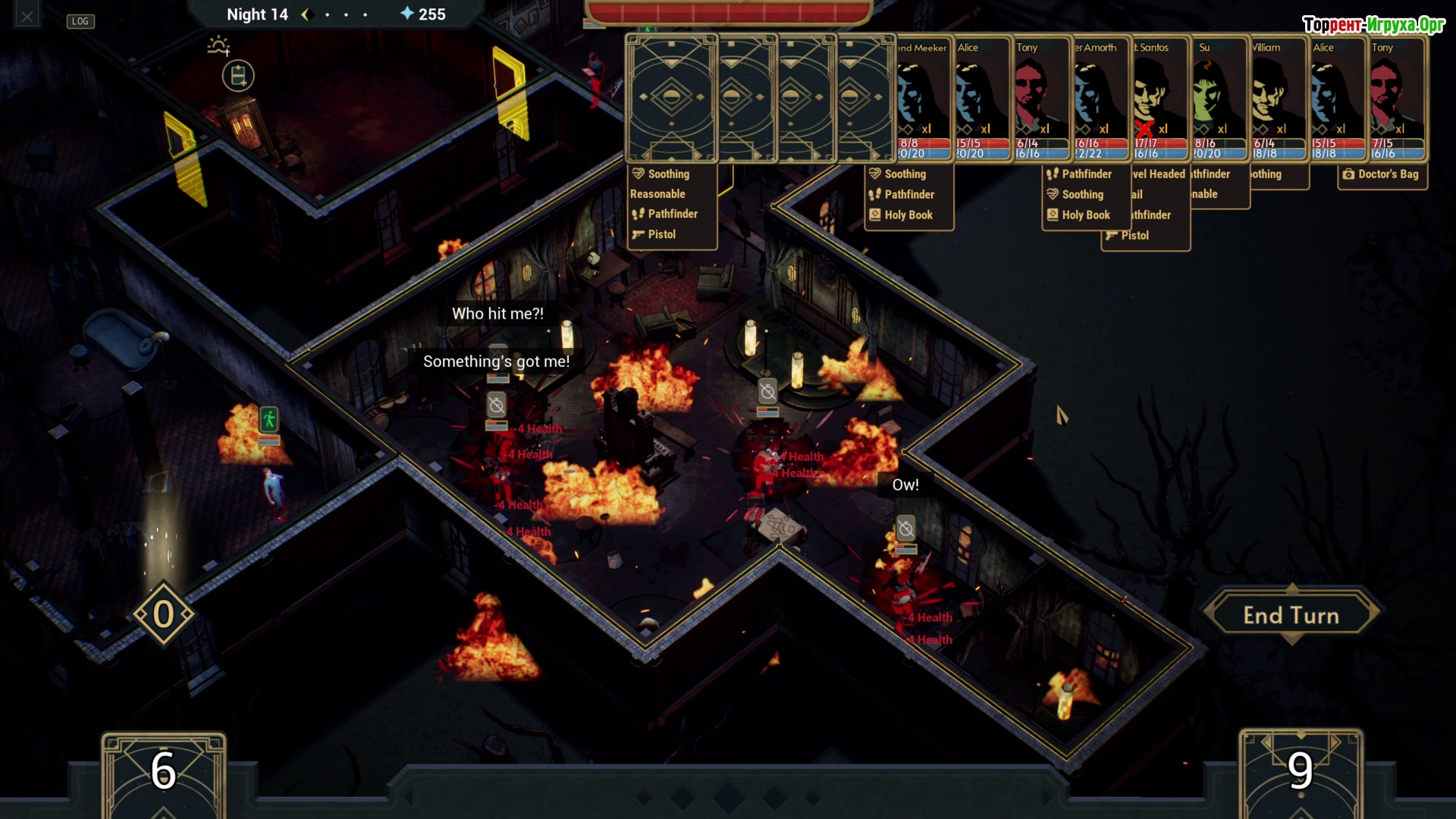The width and height of the screenshot is (1456, 819).
Task: Pick the green-faced Su card
Action: [1219, 97]
